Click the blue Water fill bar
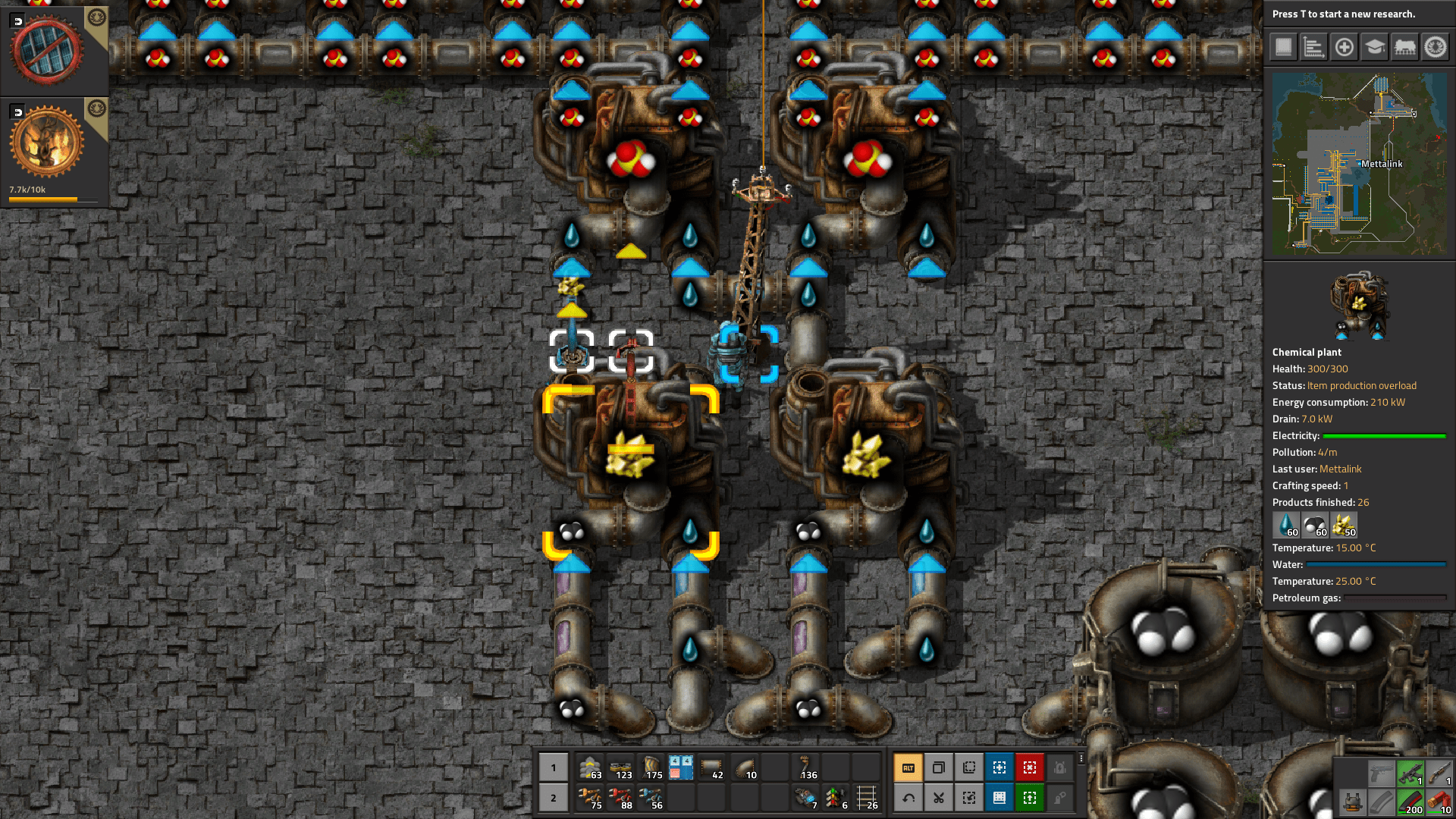1456x819 pixels. click(x=1377, y=564)
